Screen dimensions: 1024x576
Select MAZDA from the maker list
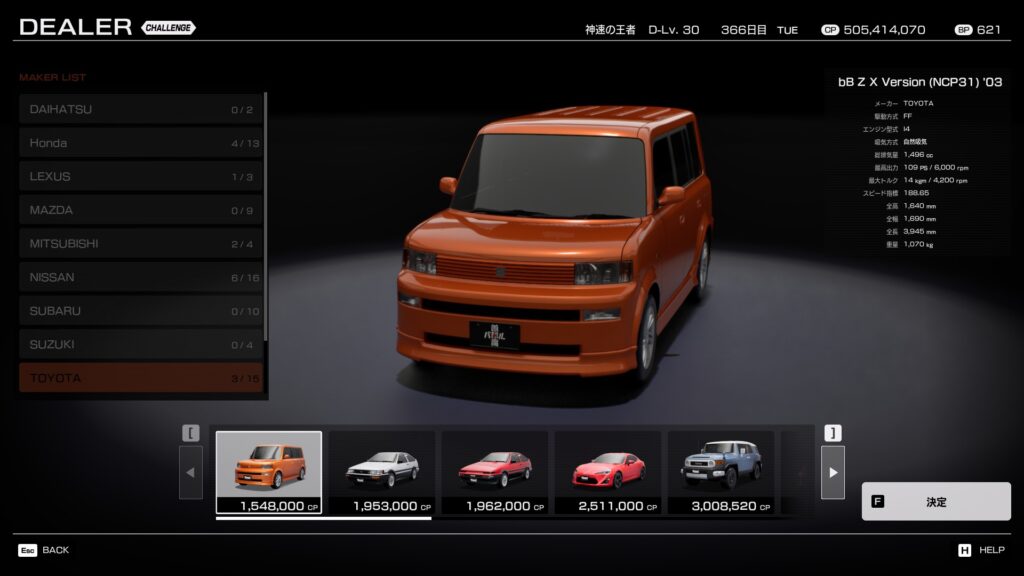(140, 210)
